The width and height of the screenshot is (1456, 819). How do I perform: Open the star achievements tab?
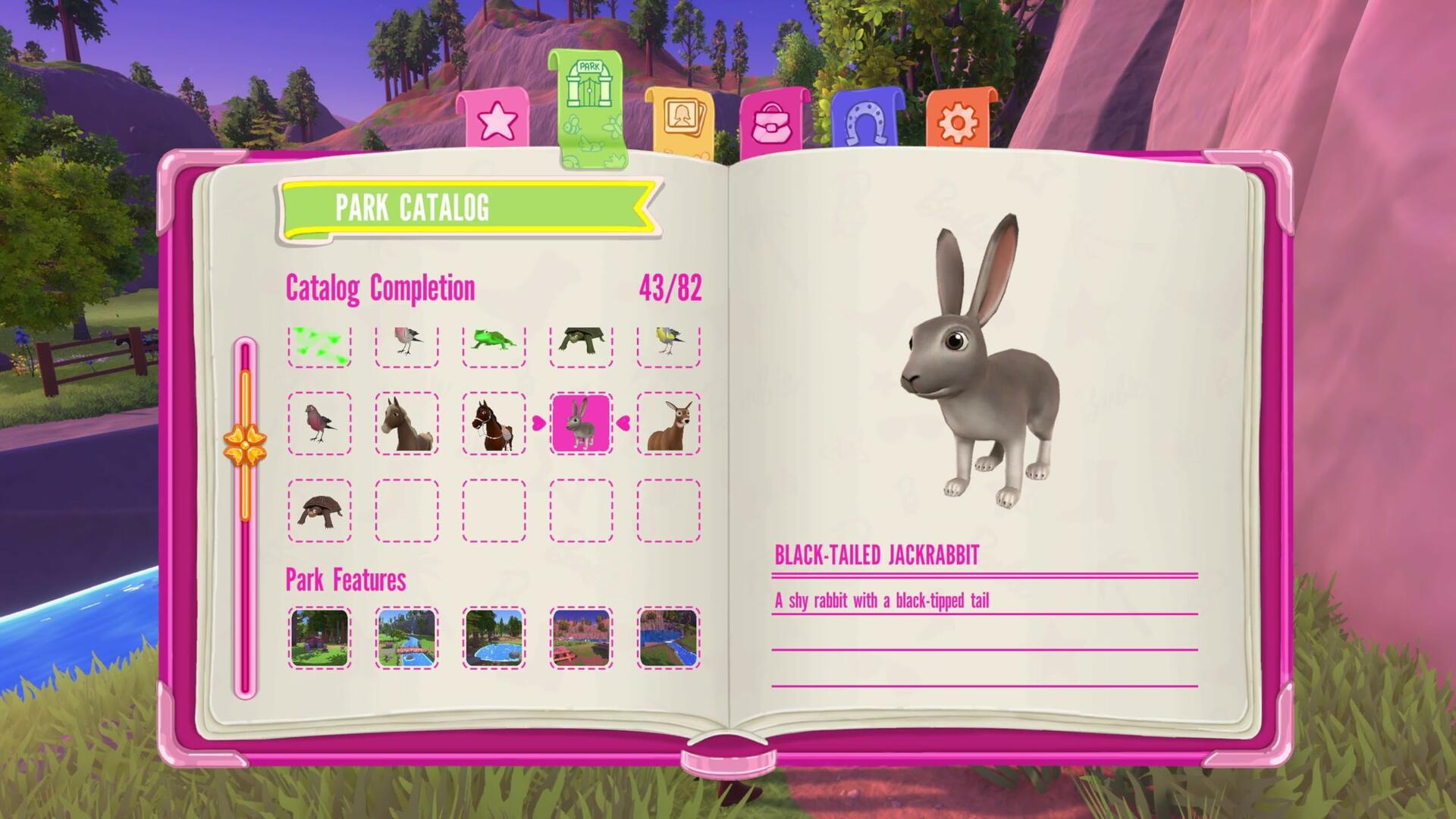[497, 119]
